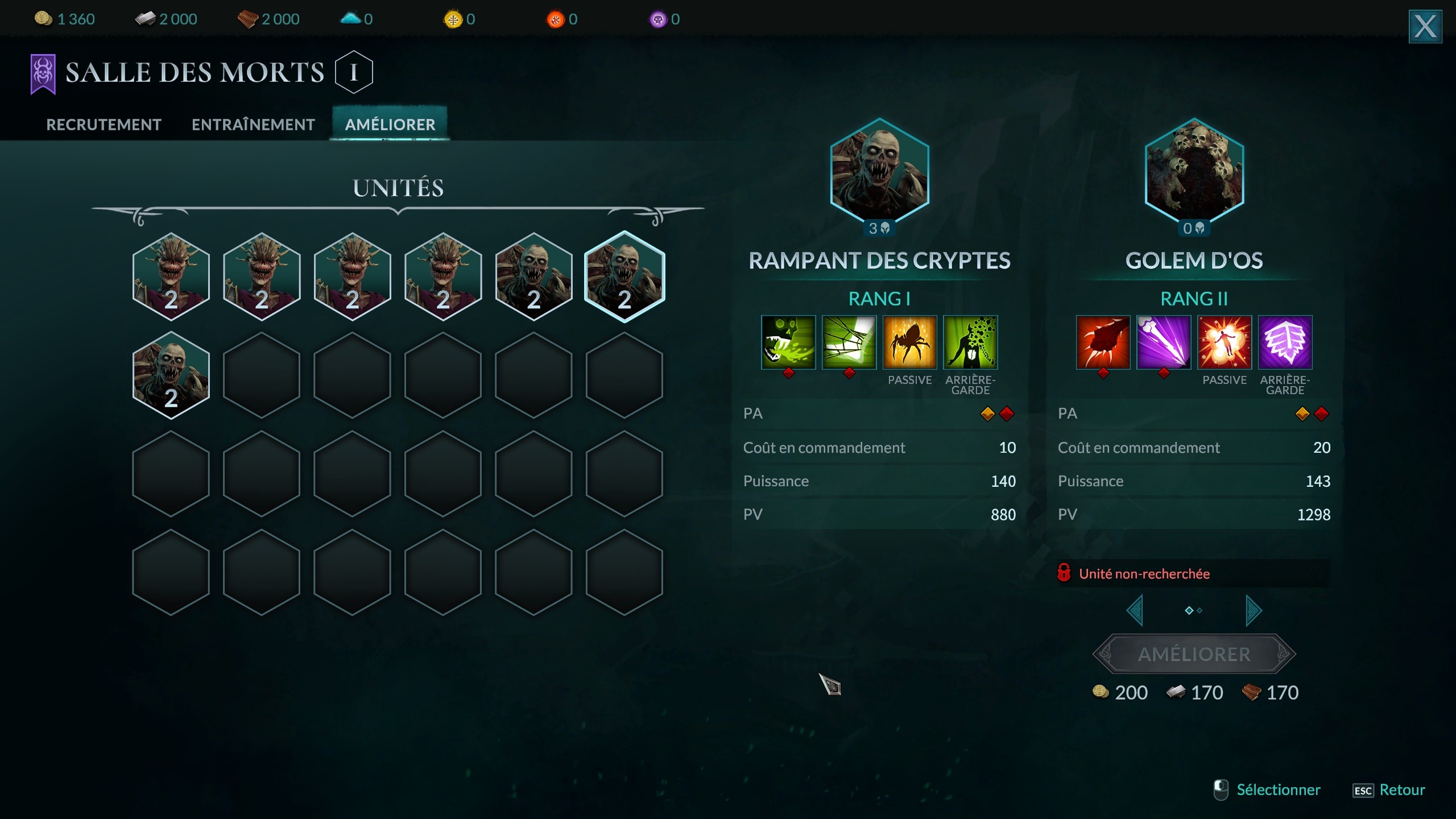Inspect the green skull bite ability

click(788, 342)
